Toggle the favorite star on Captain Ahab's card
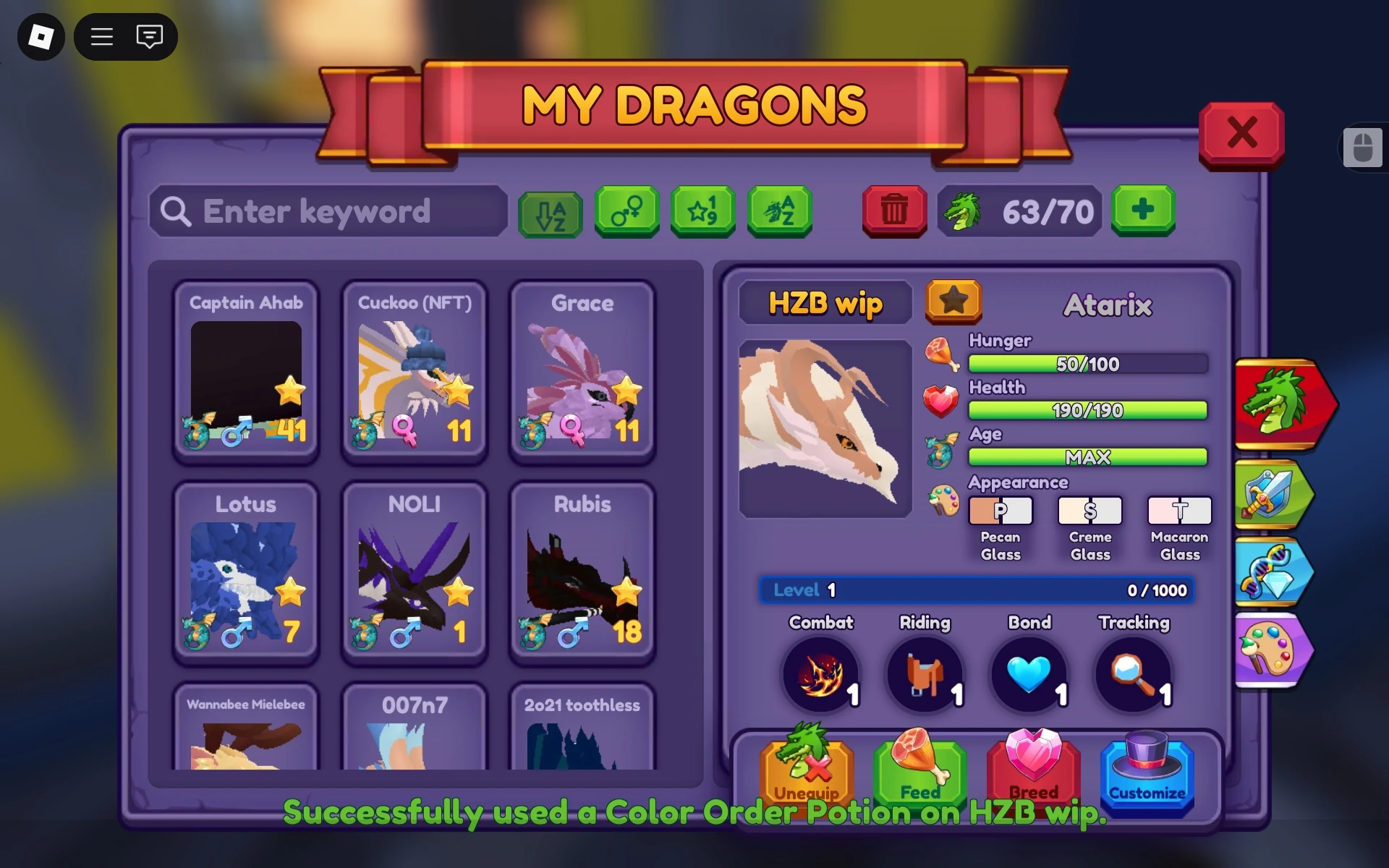The height and width of the screenshot is (868, 1389). [x=291, y=391]
